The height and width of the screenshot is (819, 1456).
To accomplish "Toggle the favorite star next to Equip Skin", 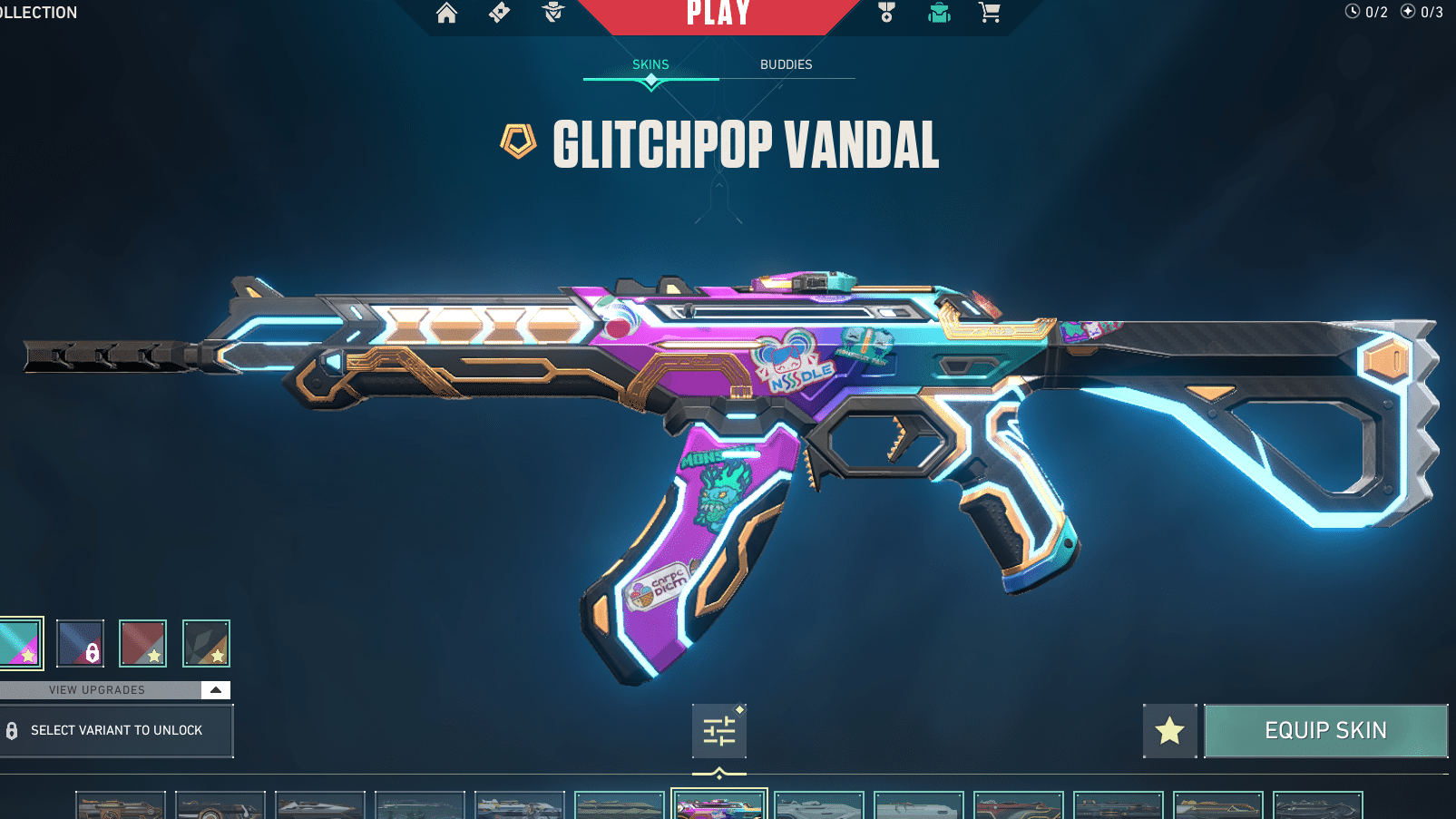I will click(x=1169, y=730).
